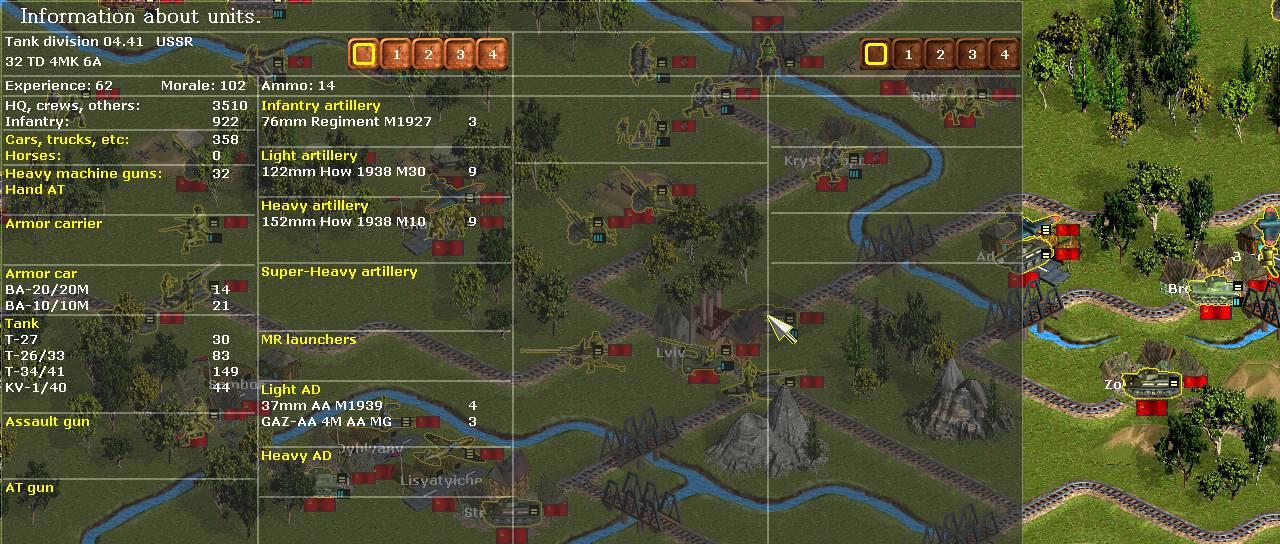
Task: Select page 1 in the Tank division panel
Action: pos(396,54)
